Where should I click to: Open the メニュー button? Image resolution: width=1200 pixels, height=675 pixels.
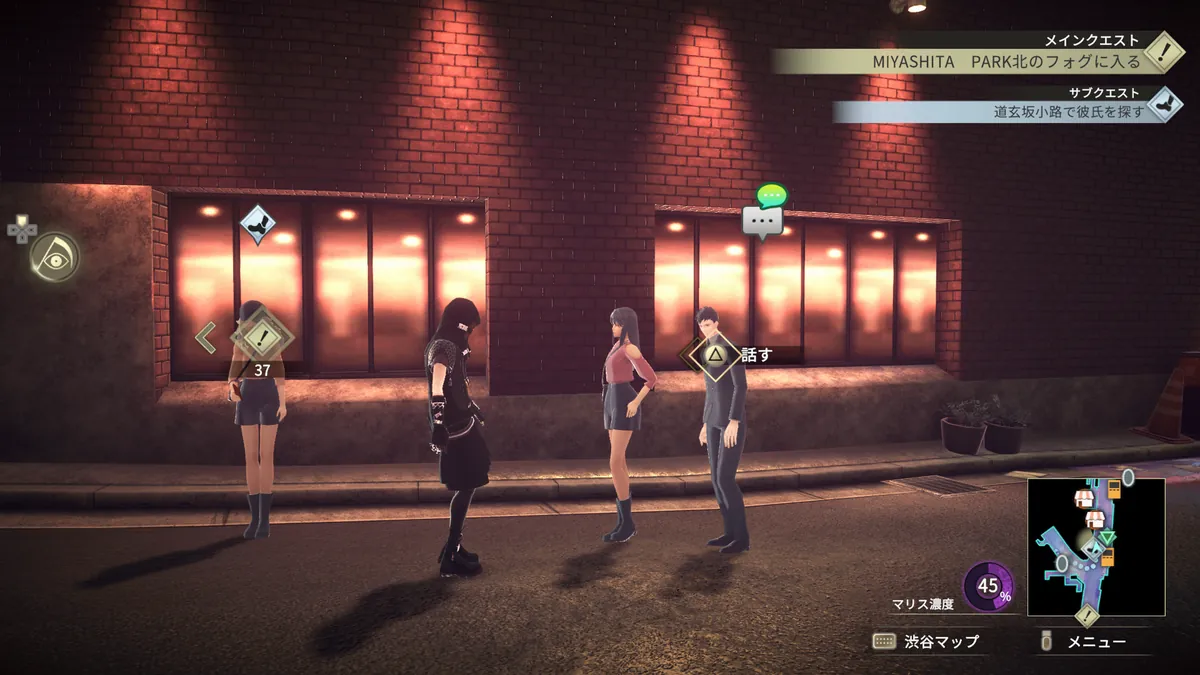tap(1084, 642)
